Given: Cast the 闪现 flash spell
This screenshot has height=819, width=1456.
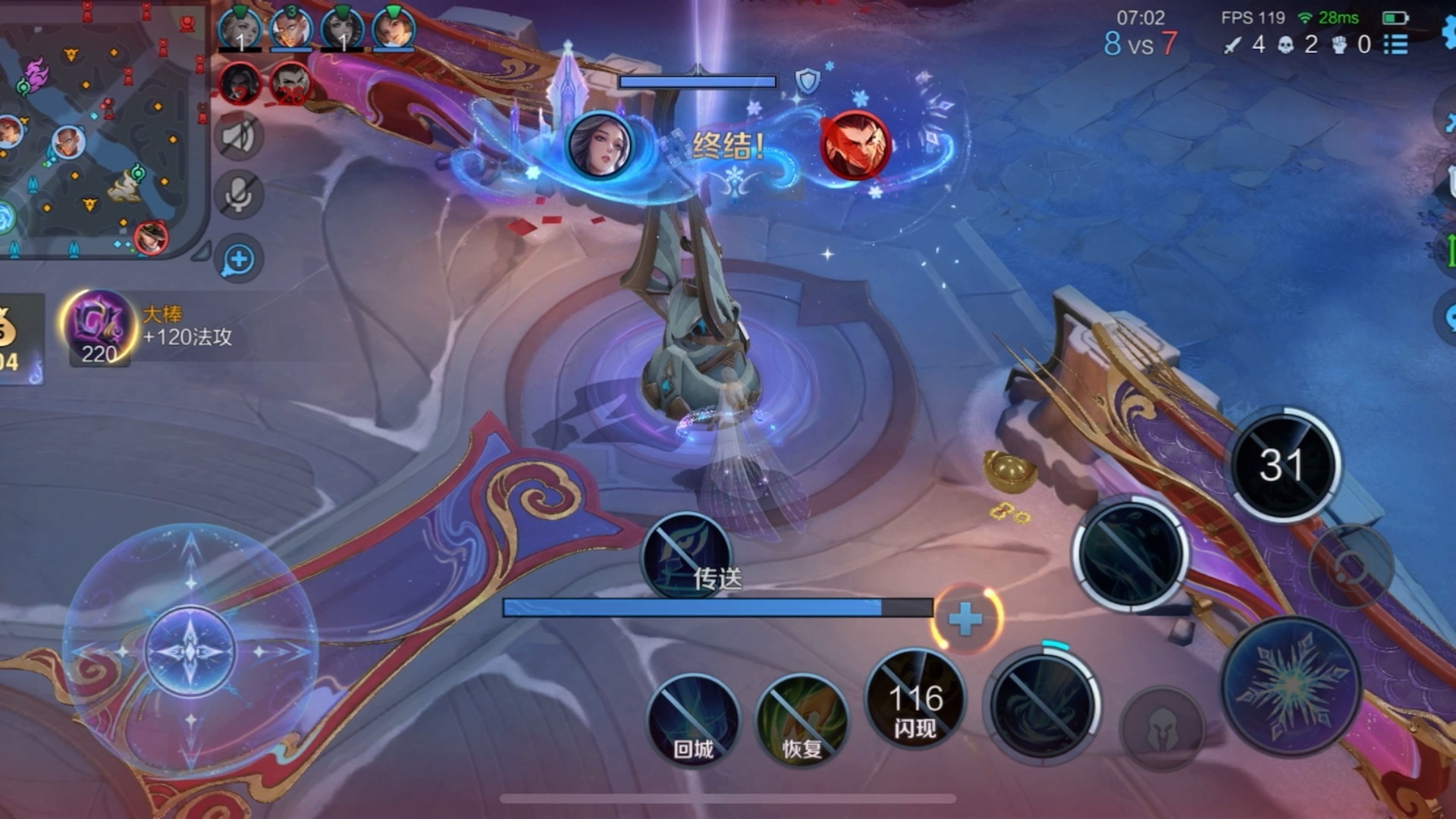Looking at the screenshot, I should (x=915, y=698).
